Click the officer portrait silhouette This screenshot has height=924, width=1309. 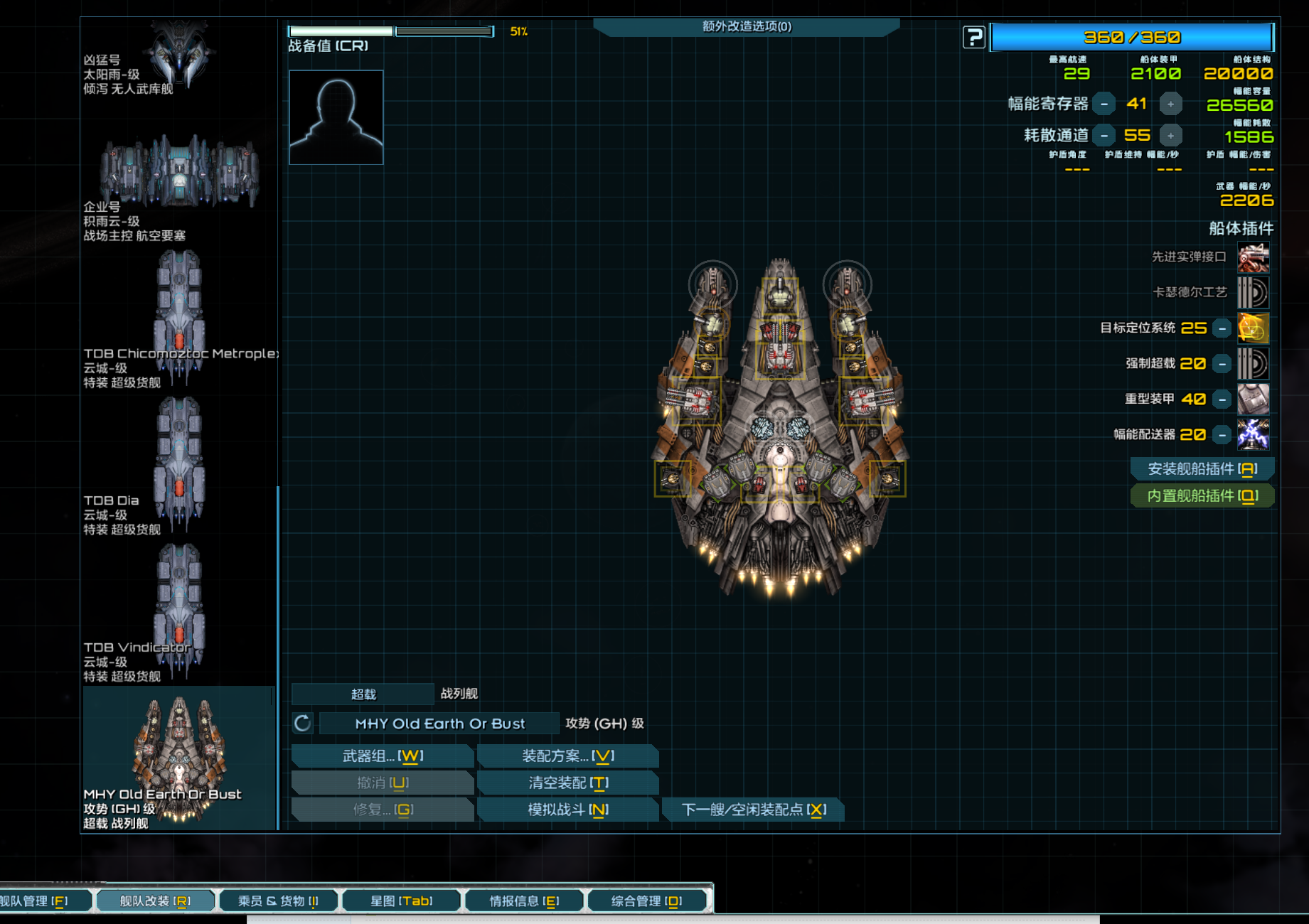(x=336, y=117)
